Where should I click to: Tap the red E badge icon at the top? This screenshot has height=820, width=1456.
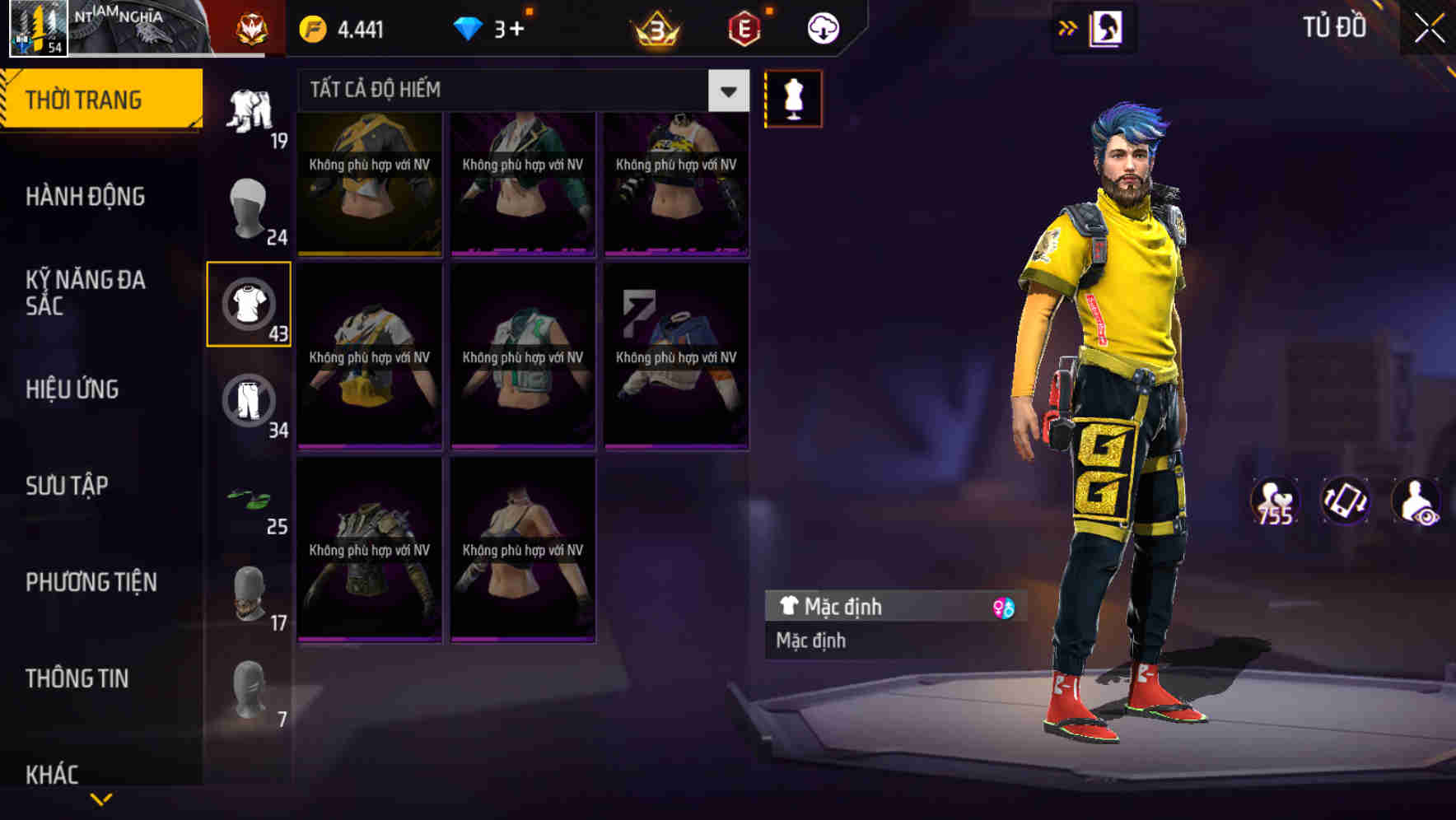pos(745,27)
